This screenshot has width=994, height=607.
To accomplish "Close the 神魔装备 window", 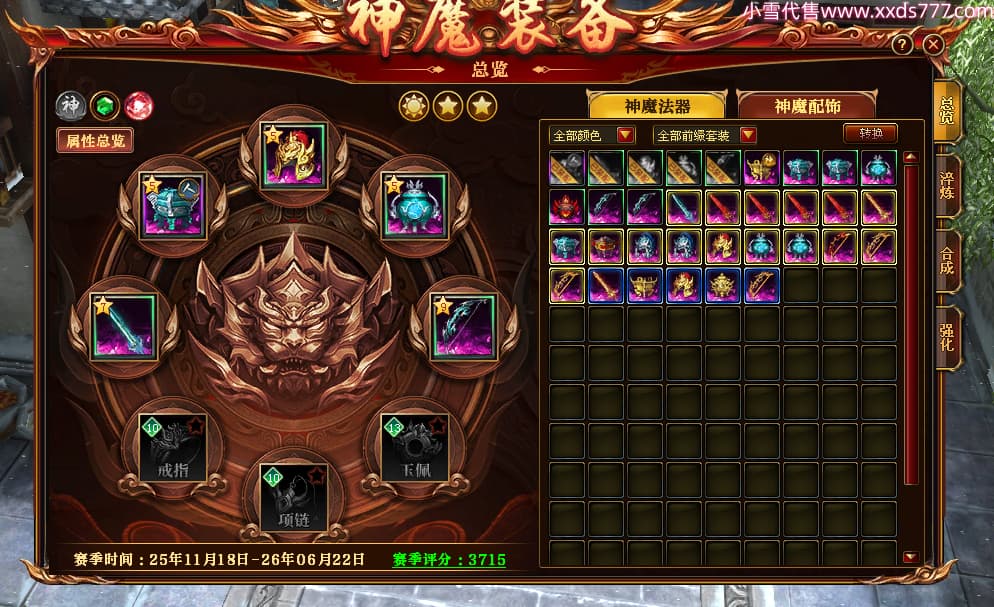I will [933, 45].
